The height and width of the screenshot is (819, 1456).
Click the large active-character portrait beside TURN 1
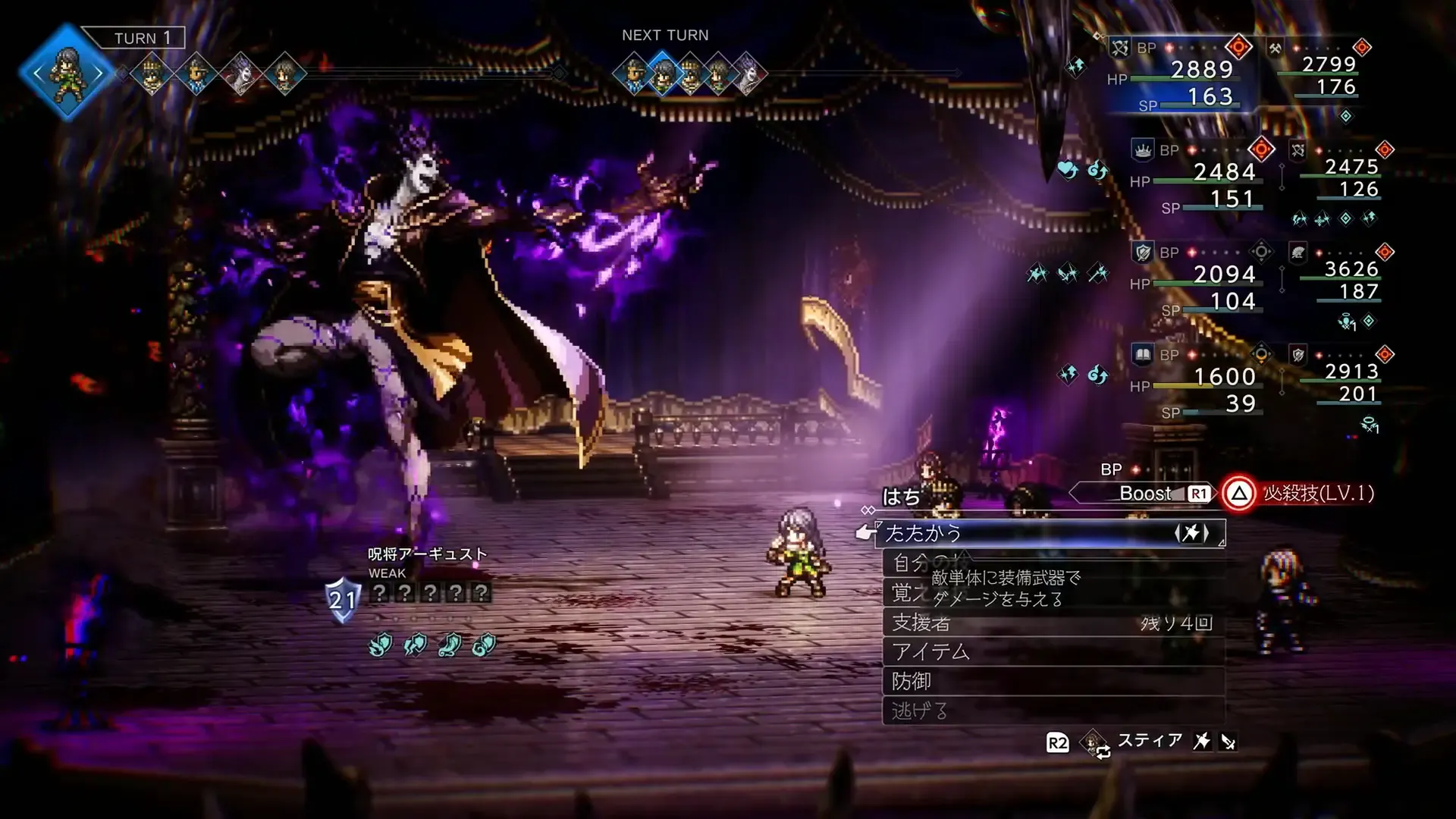(x=67, y=74)
